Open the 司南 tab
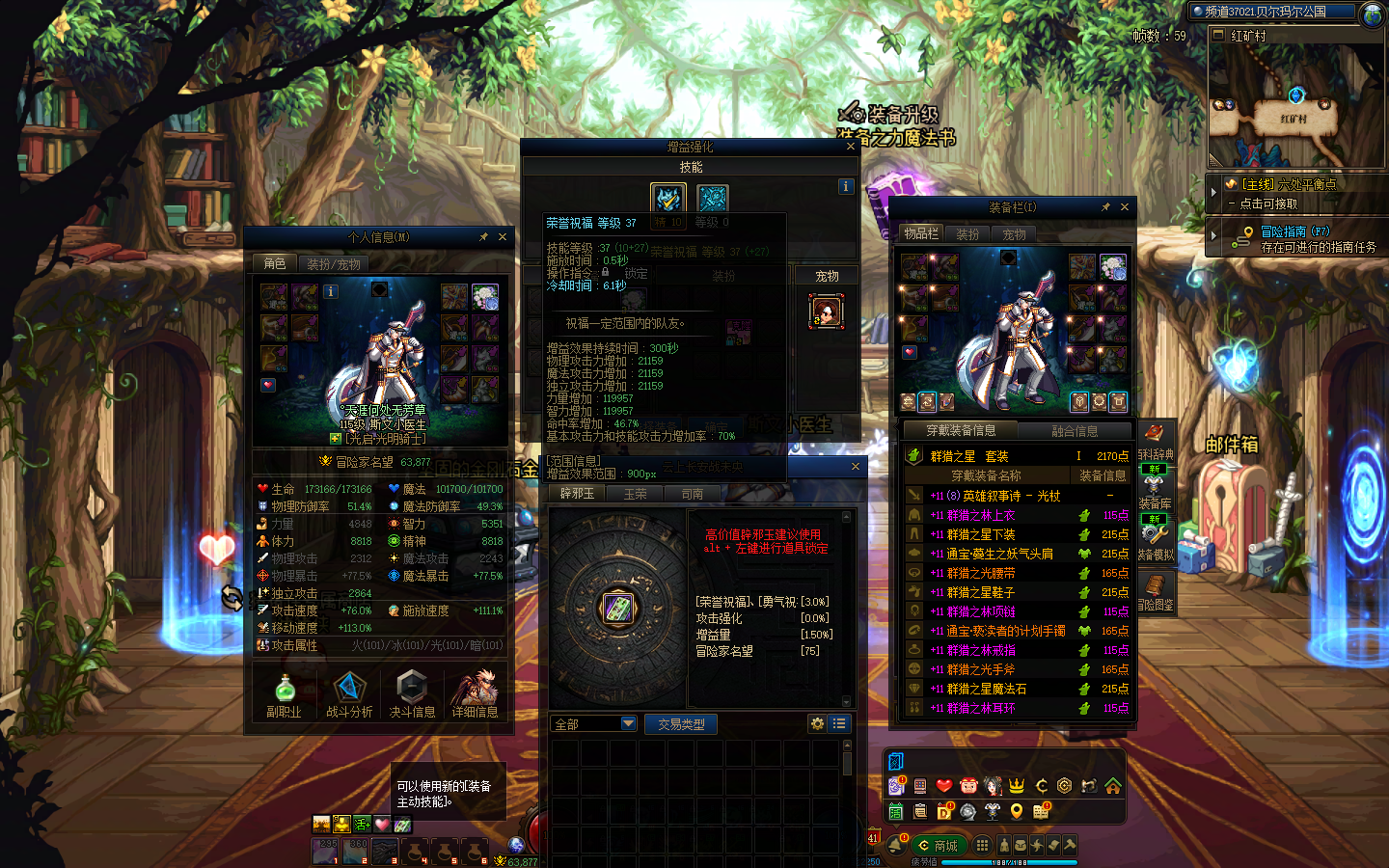1389x868 pixels. (693, 494)
